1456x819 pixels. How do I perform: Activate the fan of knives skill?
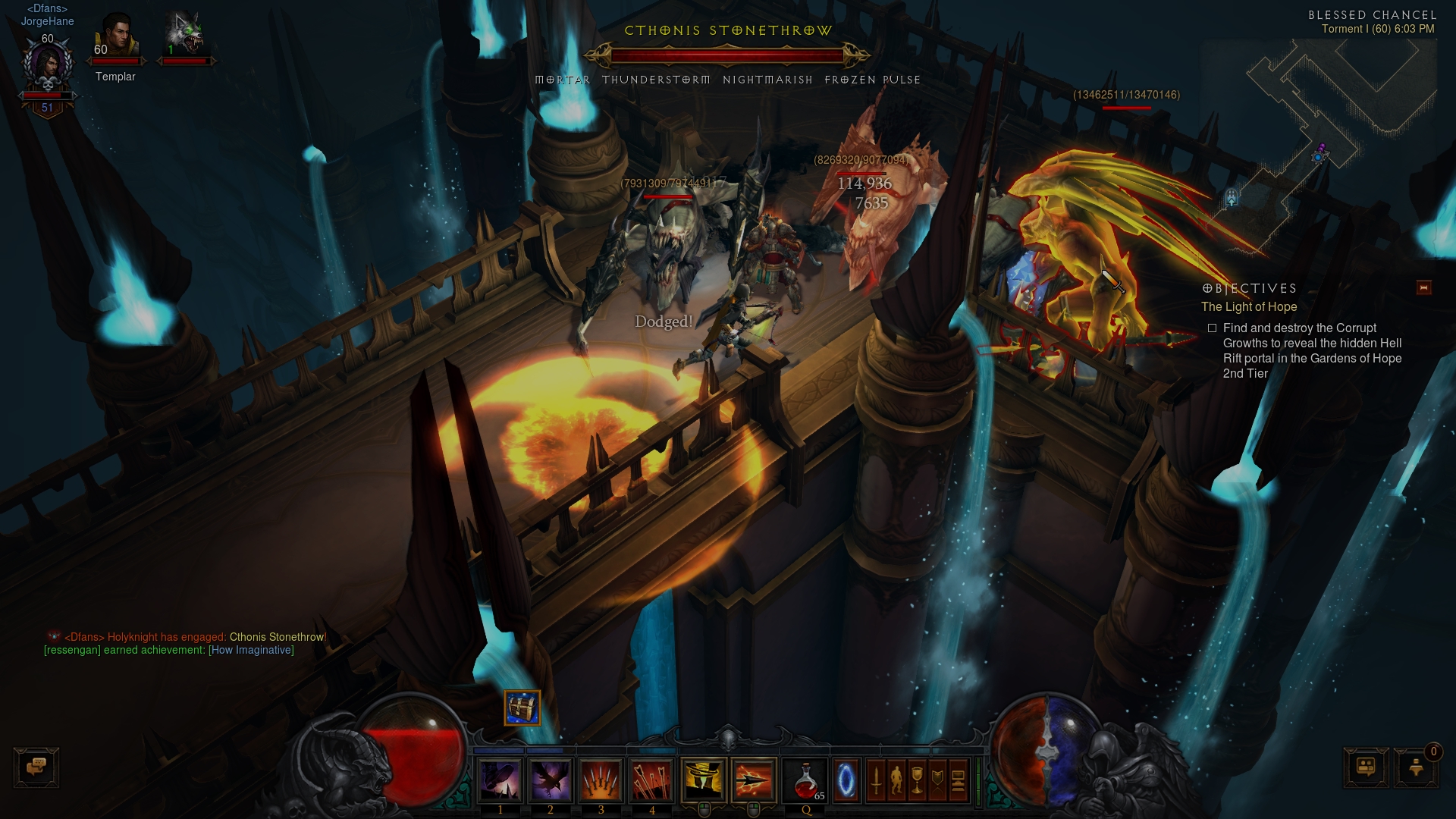point(601,780)
